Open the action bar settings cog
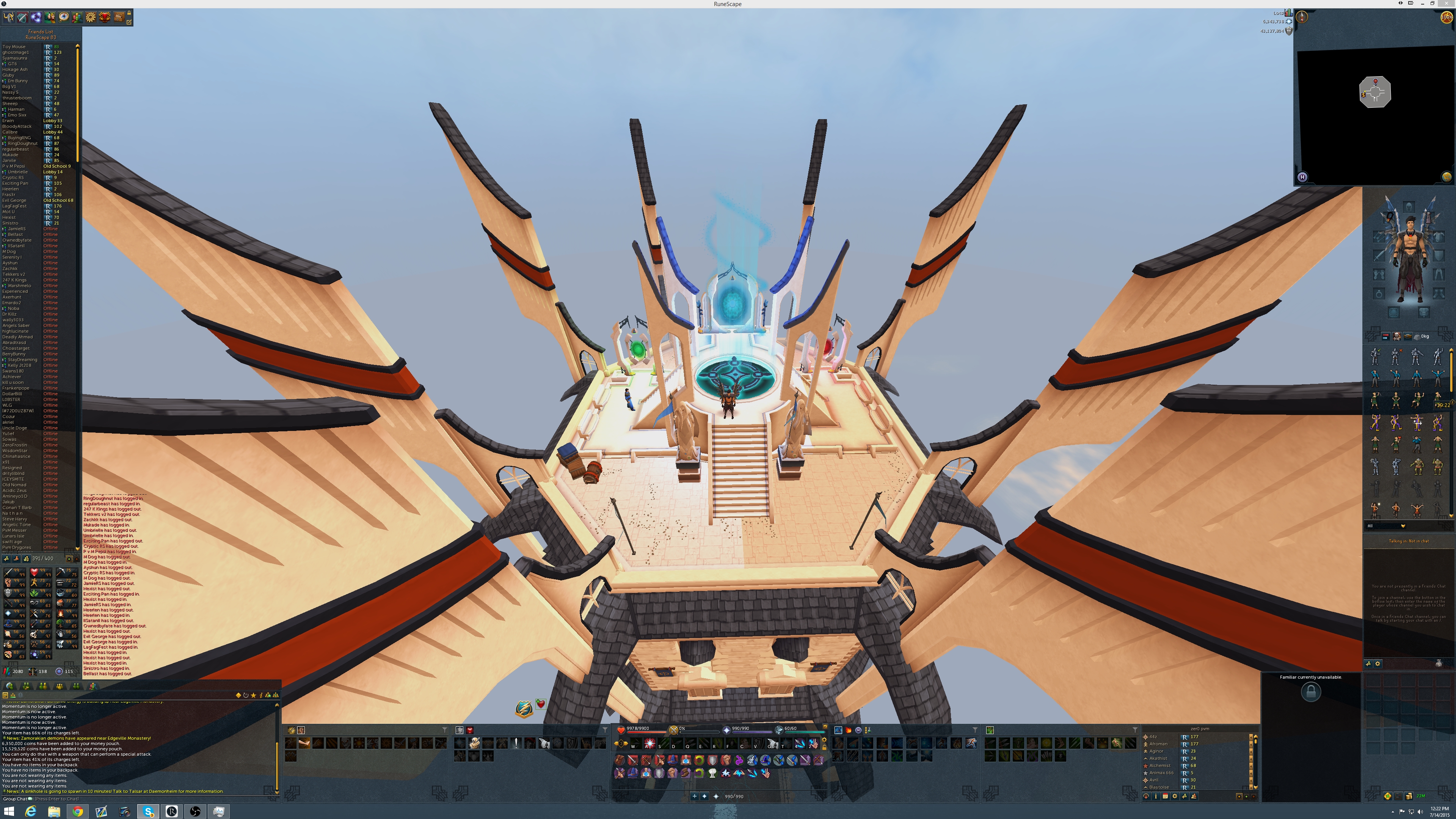1456x819 pixels. 825,740
